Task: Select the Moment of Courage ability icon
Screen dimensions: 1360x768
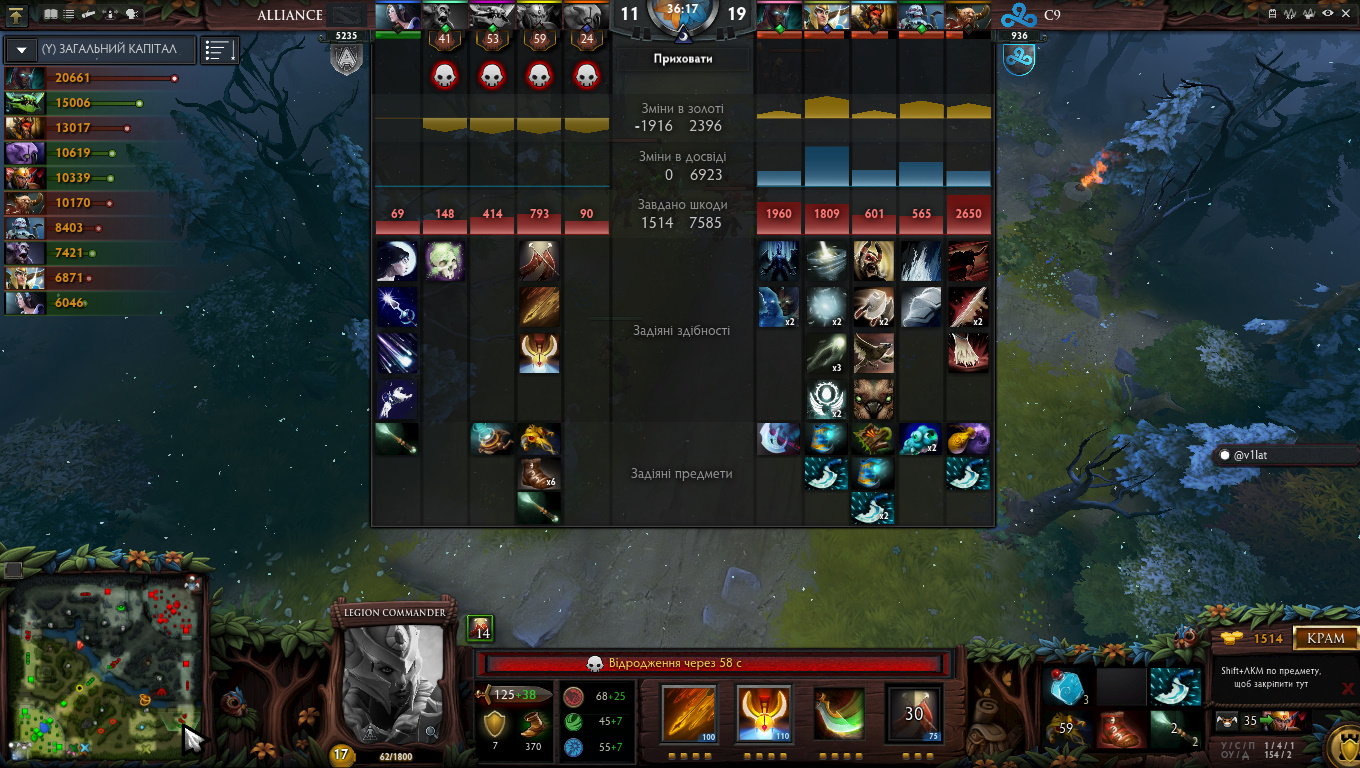Action: (x=839, y=713)
